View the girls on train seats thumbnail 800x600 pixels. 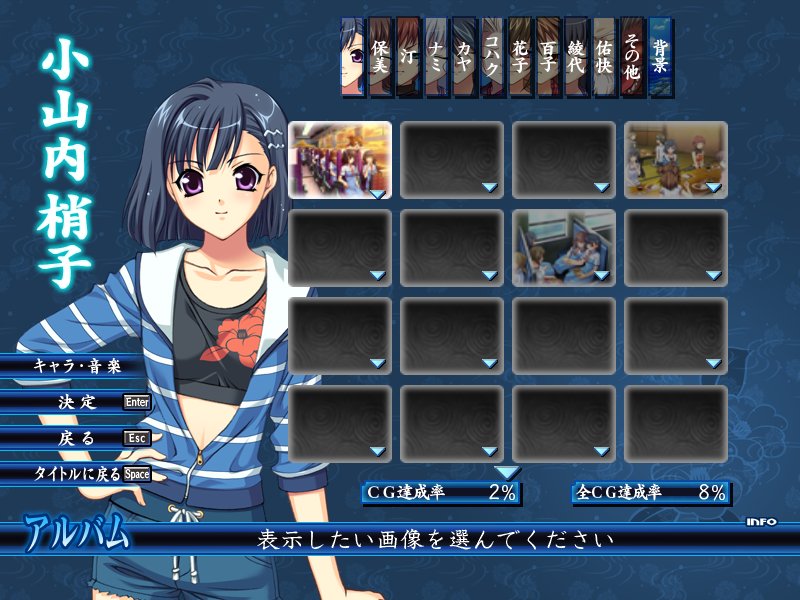(x=564, y=247)
